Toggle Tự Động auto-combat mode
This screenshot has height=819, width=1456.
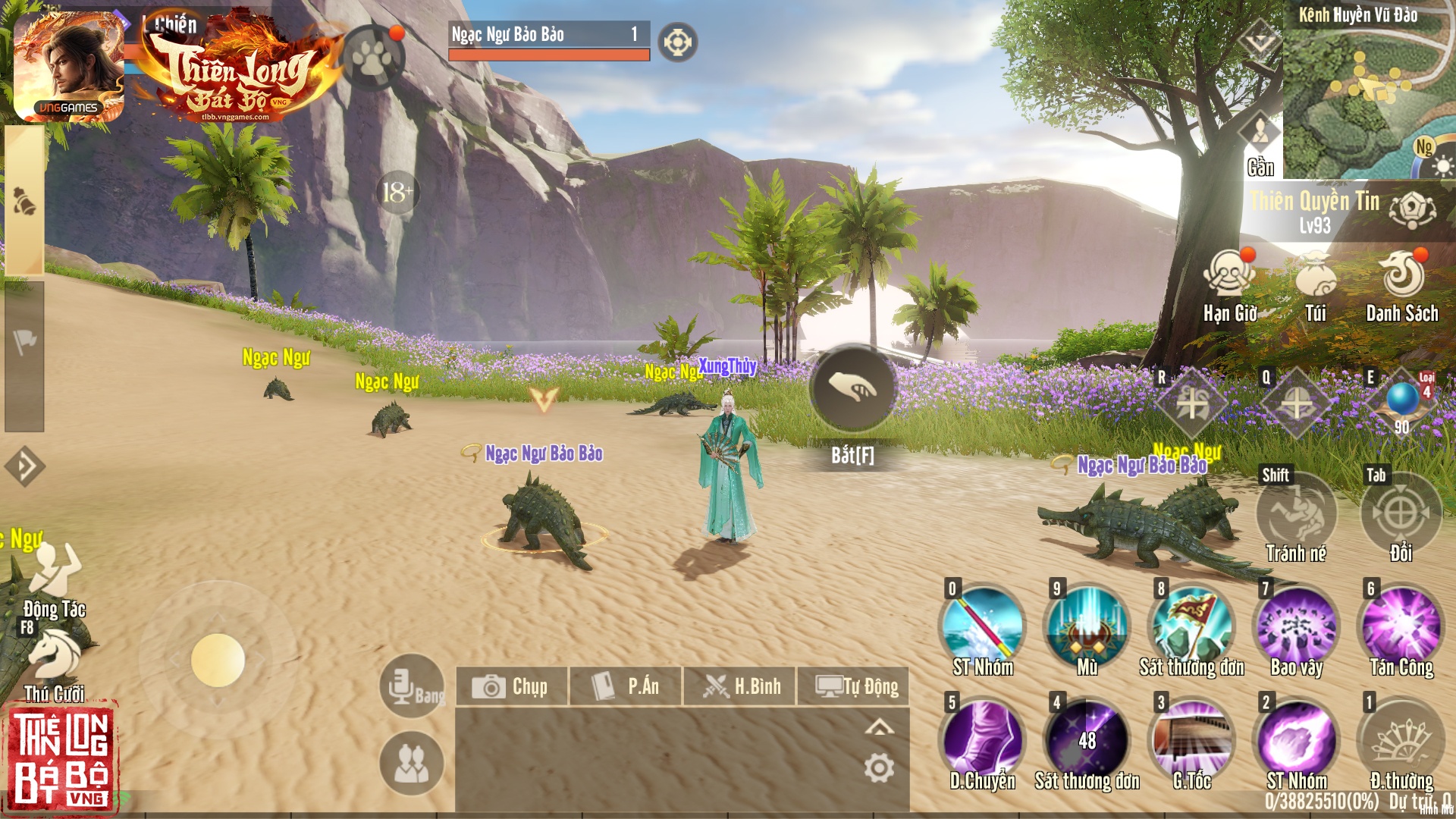(x=855, y=686)
